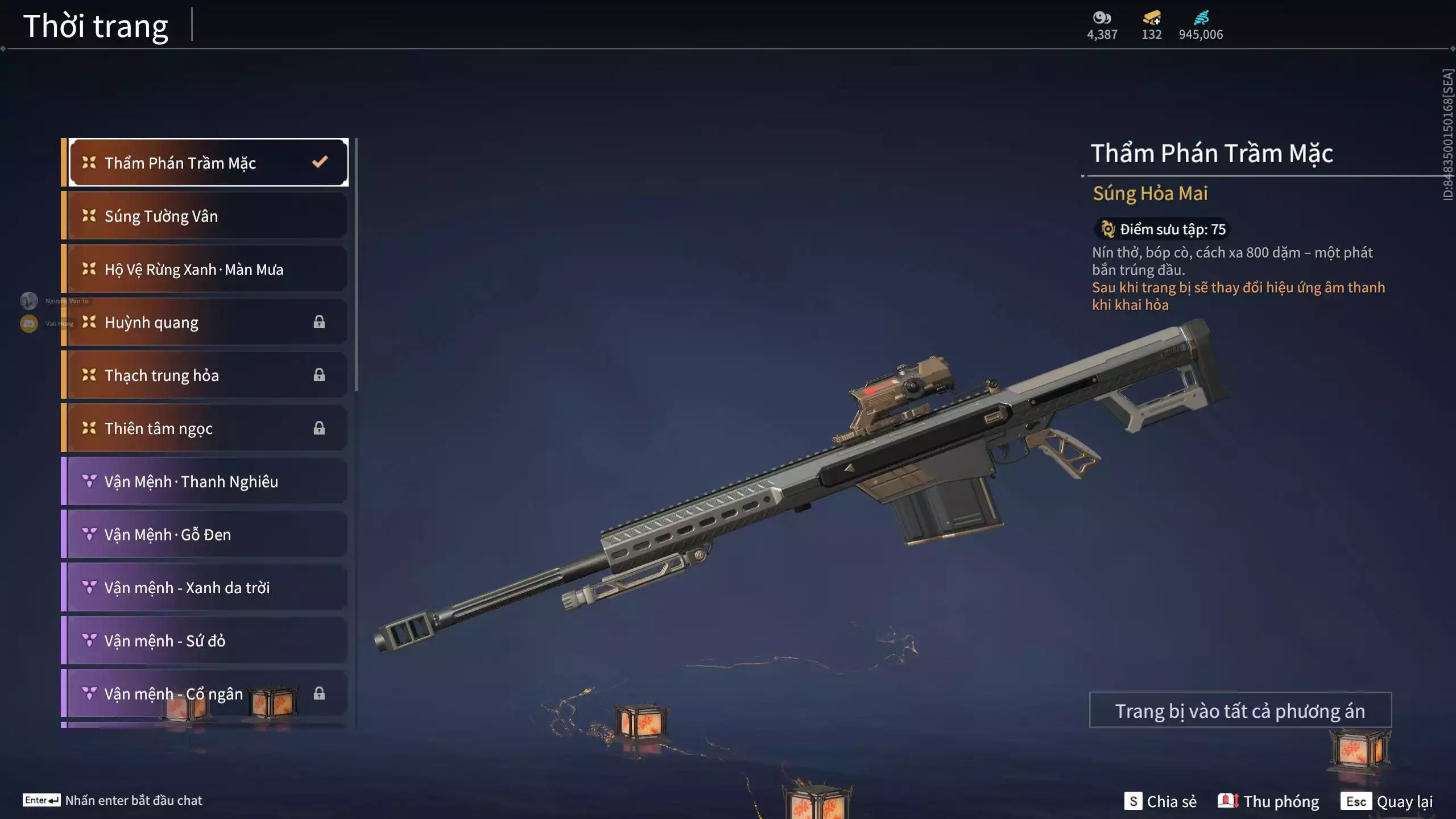The image size is (1456, 819).
Task: Select the locked Vận mệnh - Cổ ngân skin
Action: click(208, 694)
